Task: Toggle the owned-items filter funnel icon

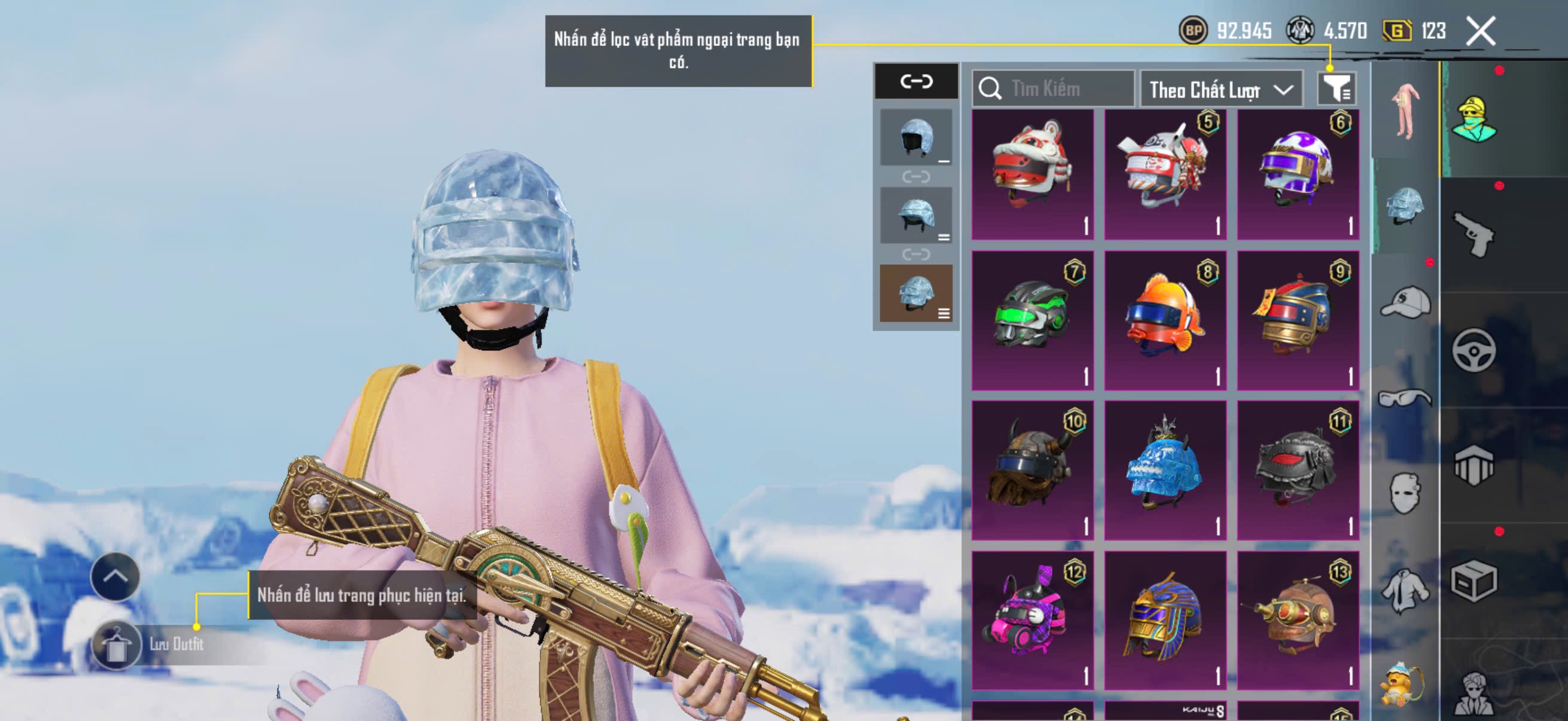Action: point(1335,90)
